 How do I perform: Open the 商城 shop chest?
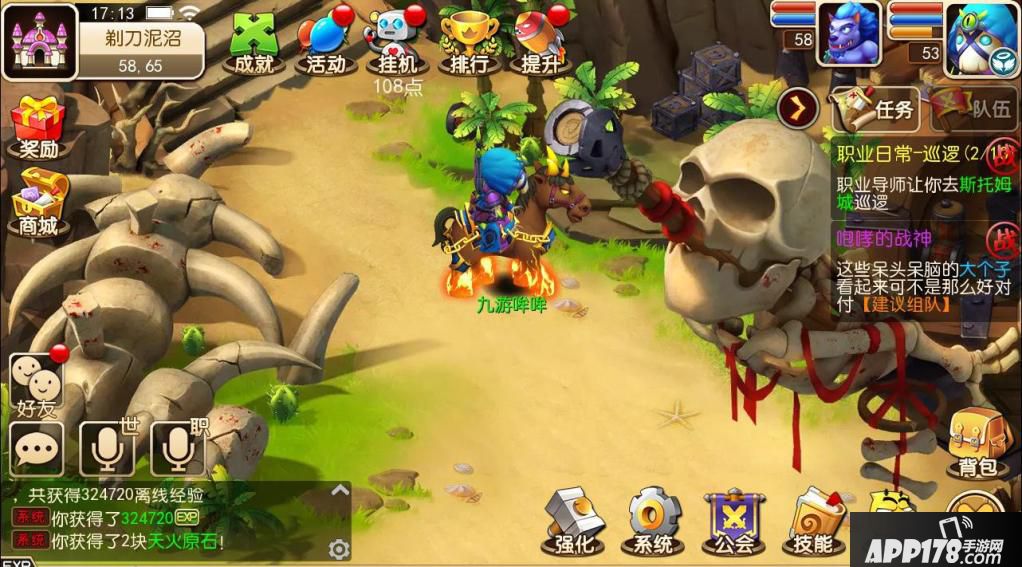[x=38, y=203]
